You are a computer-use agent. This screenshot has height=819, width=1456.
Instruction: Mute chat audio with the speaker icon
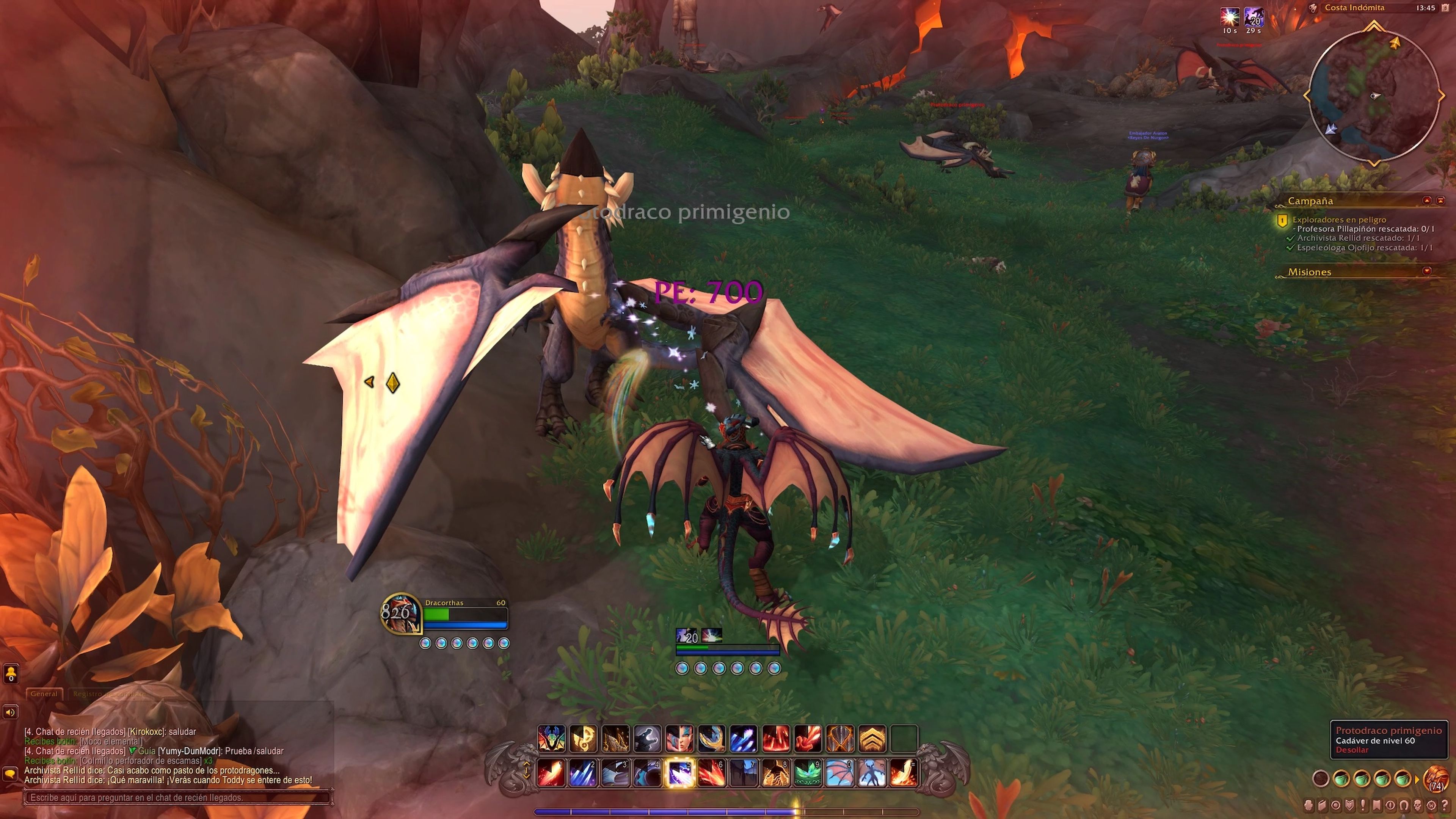click(11, 712)
